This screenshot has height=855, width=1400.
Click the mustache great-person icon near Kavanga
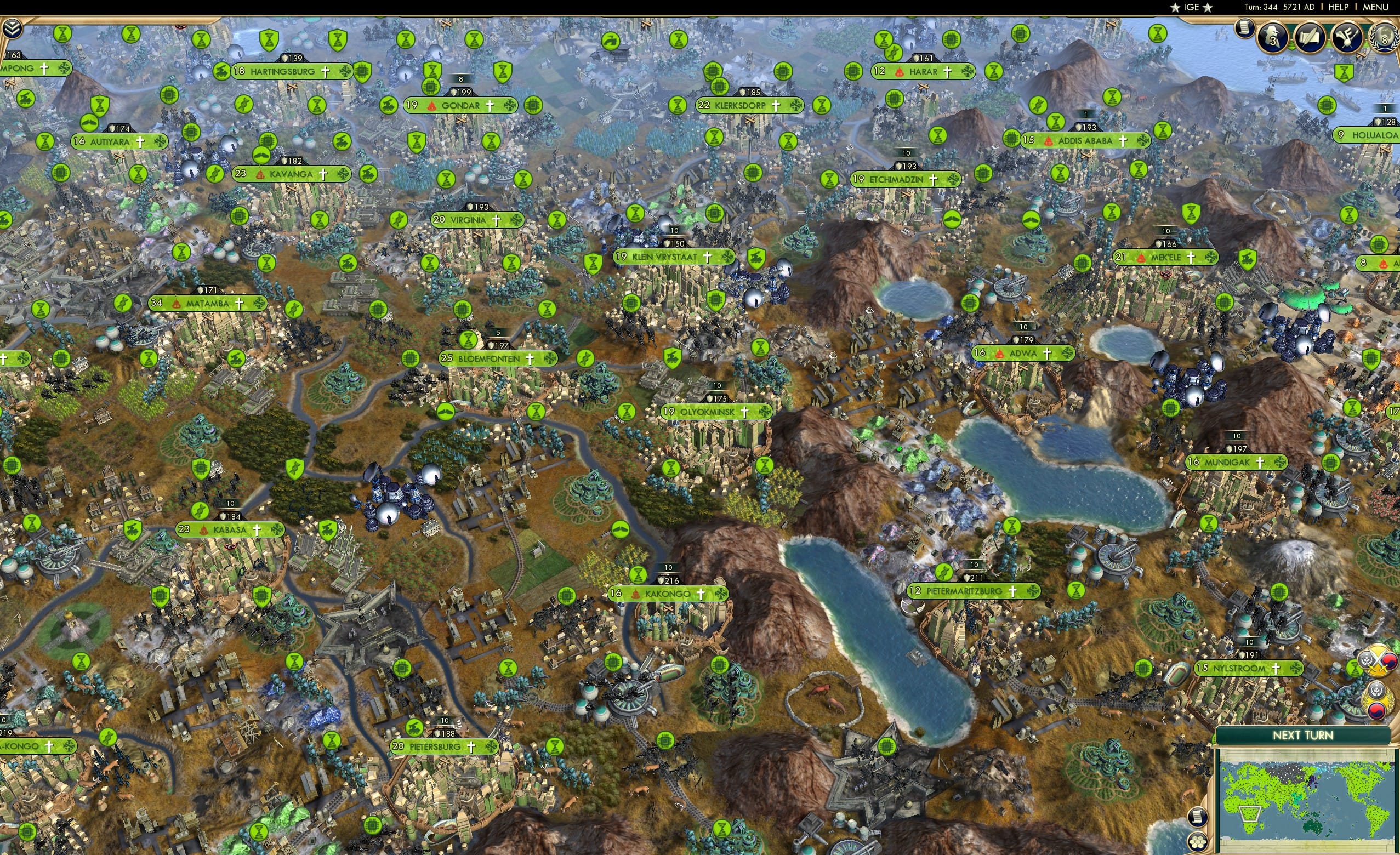tap(262, 156)
